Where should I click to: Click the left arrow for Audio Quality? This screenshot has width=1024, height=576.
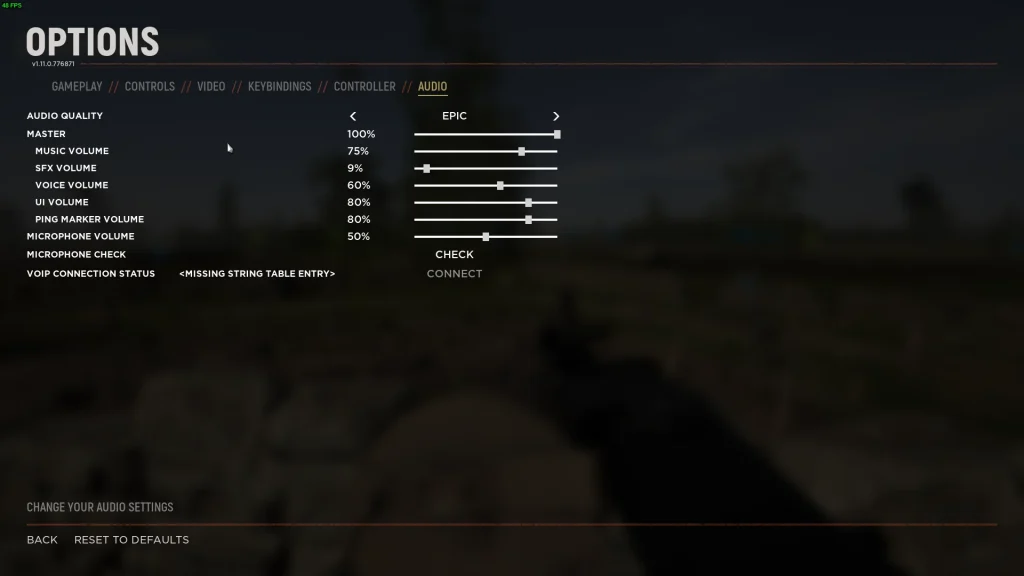click(x=353, y=117)
